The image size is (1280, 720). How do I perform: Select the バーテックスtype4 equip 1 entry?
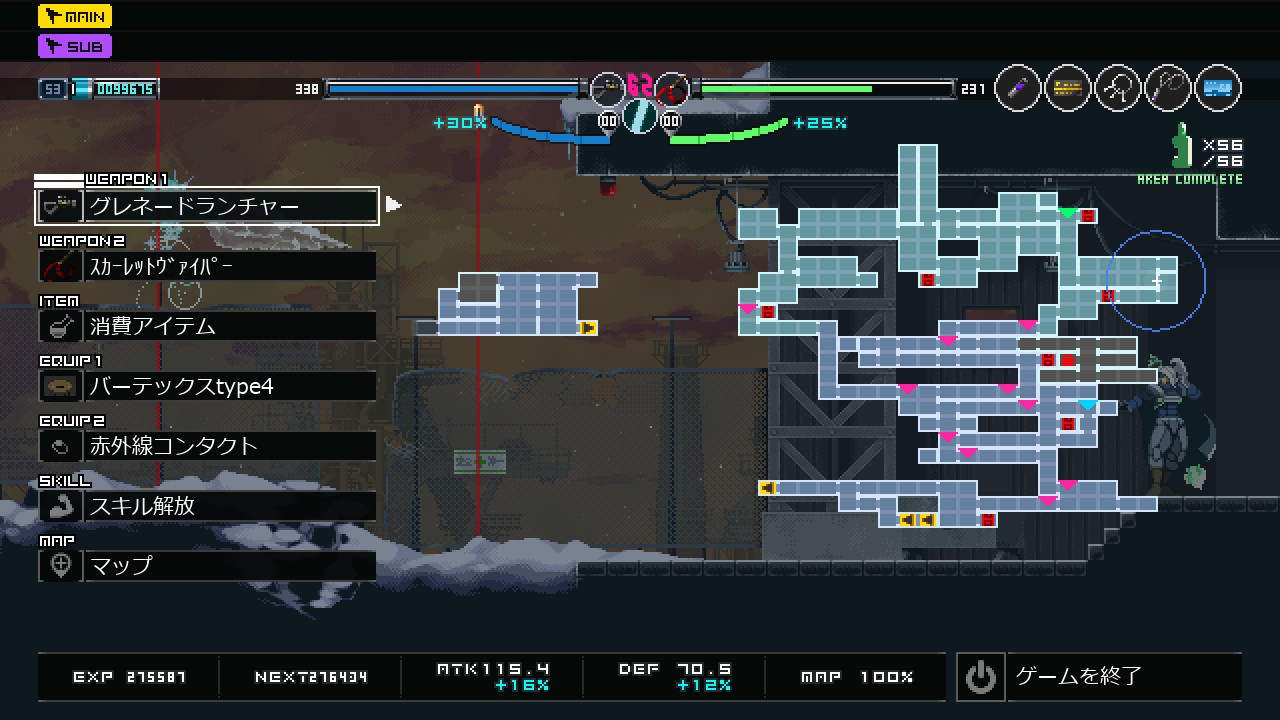click(207, 386)
